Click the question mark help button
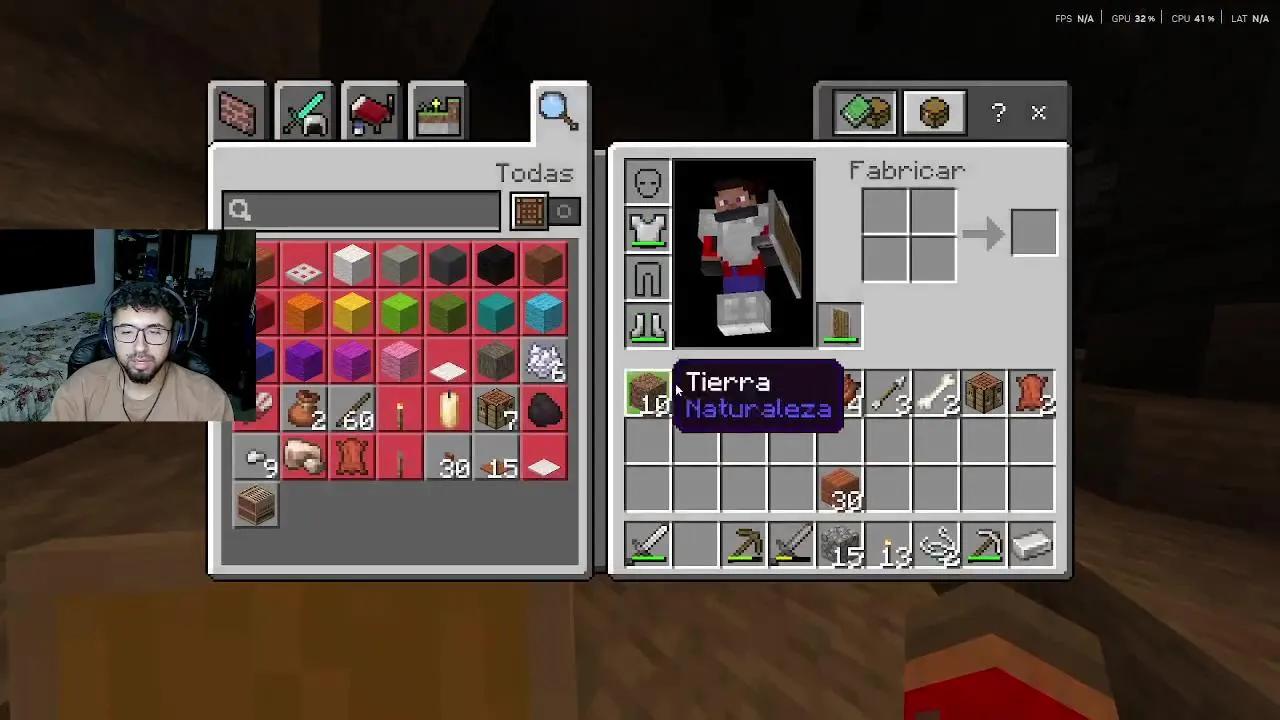The image size is (1280, 720). [997, 113]
